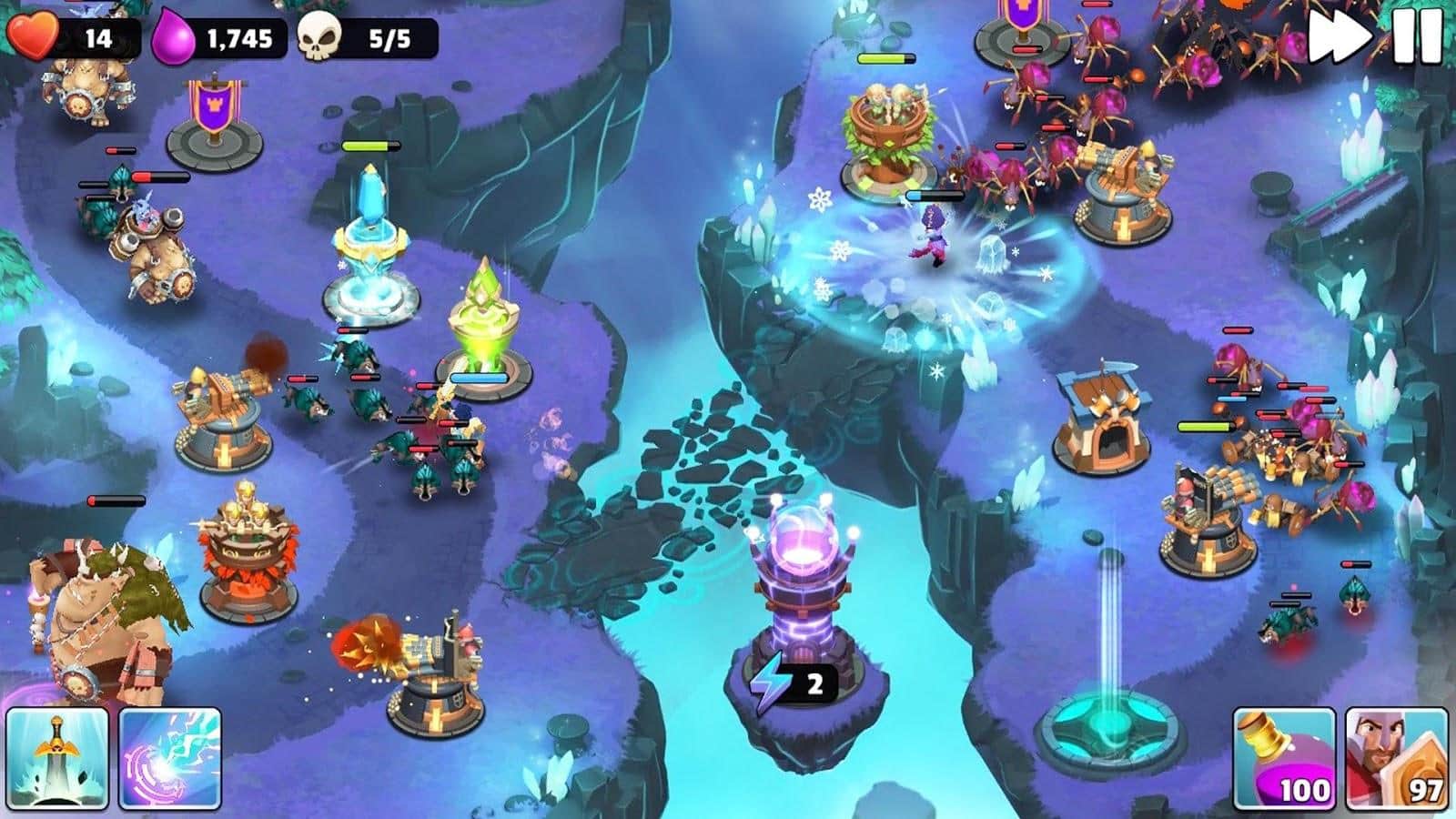
Task: Cast the purple lightning spell
Action: click(170, 758)
